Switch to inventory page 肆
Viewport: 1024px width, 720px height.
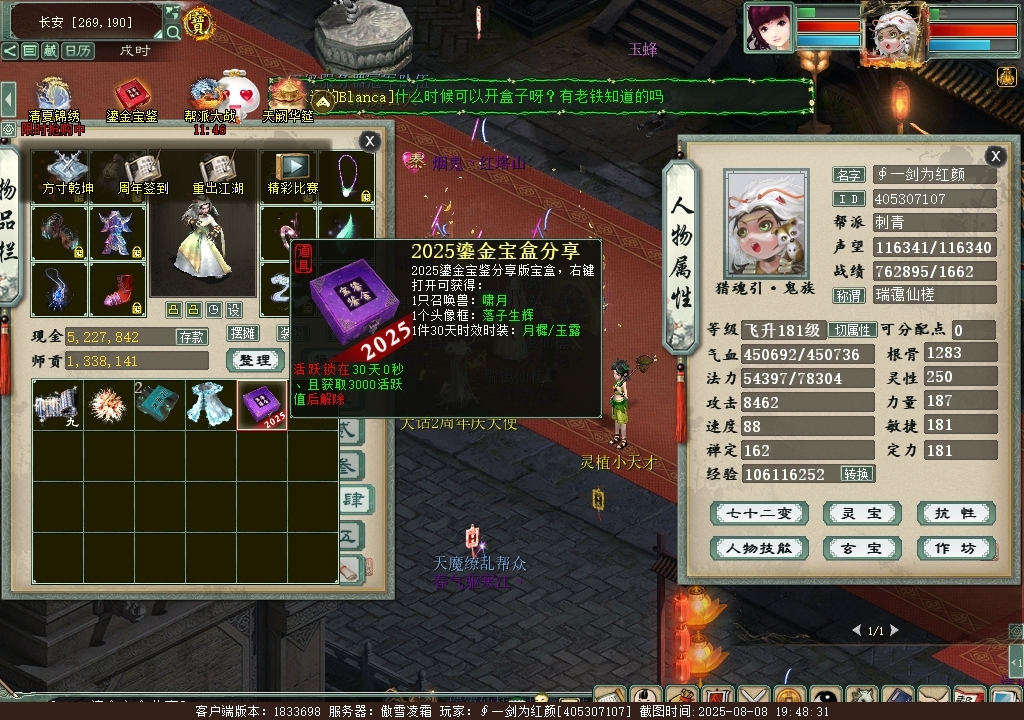coord(354,497)
